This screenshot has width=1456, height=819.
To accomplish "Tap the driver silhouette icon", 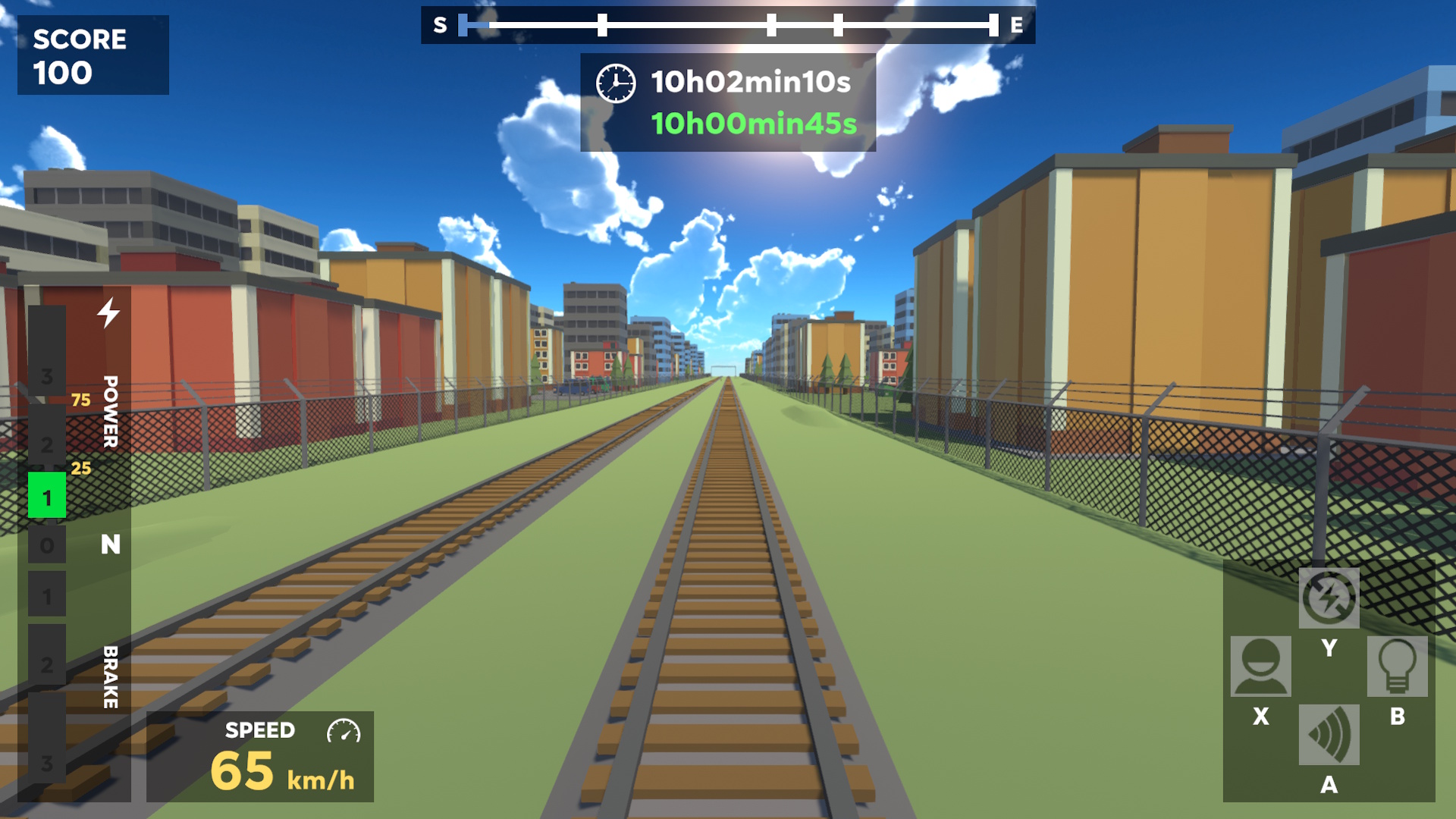I will click(1260, 666).
